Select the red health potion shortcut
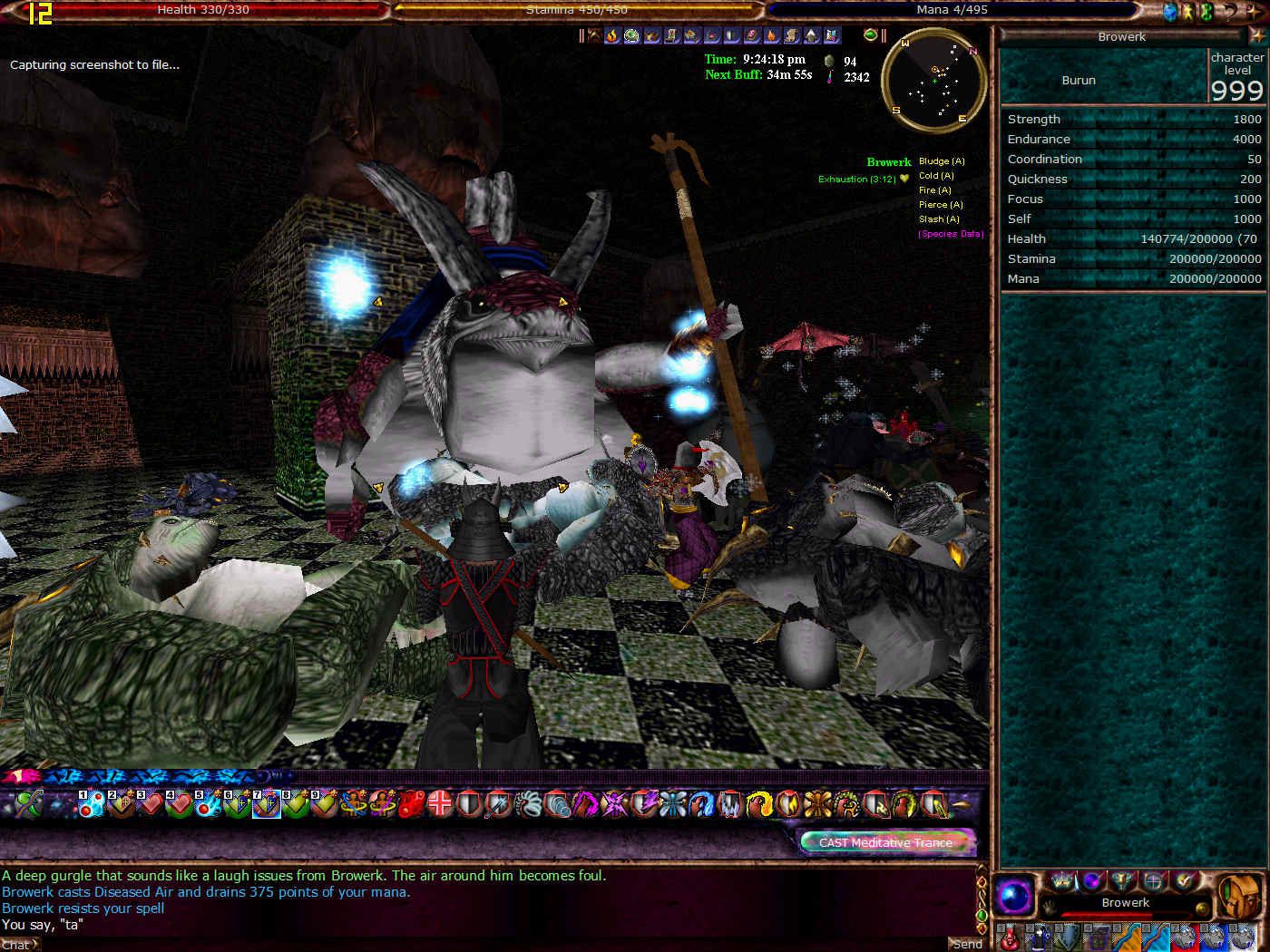1270x952 pixels. pyautogui.click(x=1010, y=937)
